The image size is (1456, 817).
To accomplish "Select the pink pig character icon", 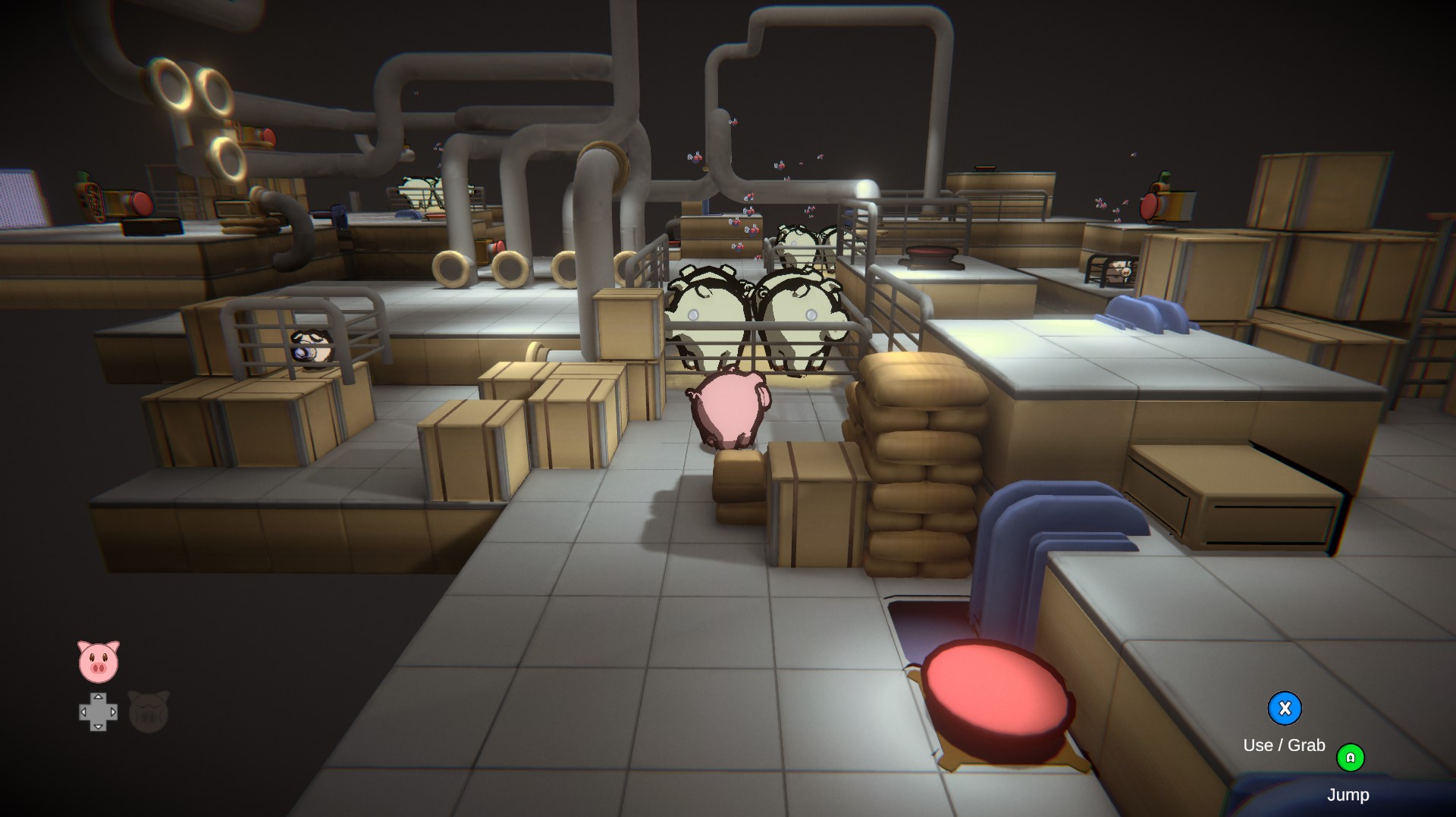I will pos(99,662).
